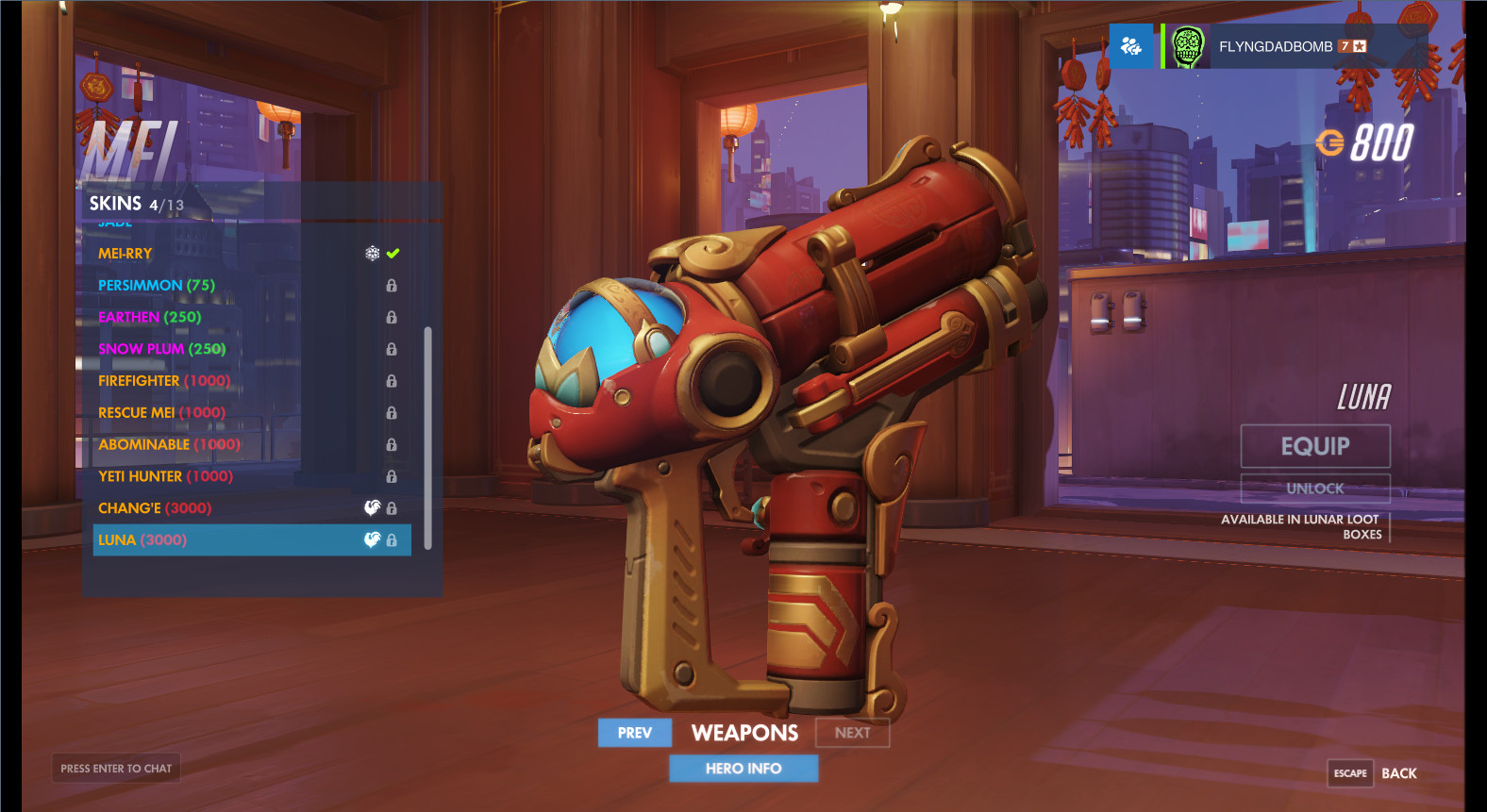
Task: Click the Equip button
Action: (1315, 446)
